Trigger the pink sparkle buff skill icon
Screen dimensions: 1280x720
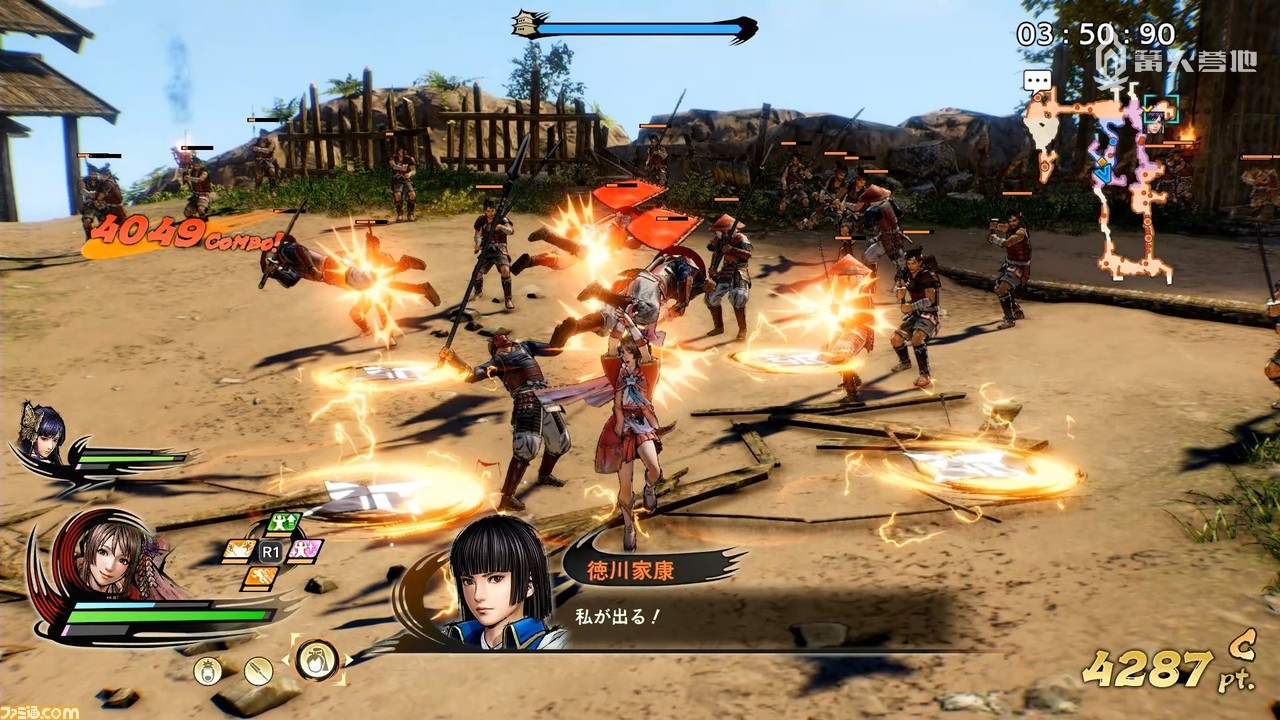click(x=304, y=550)
